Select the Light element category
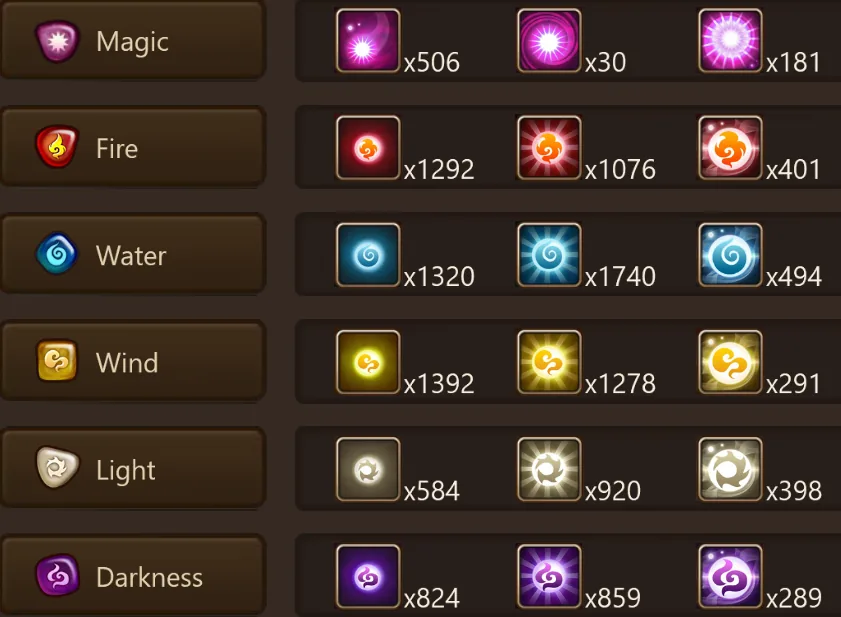 point(132,470)
